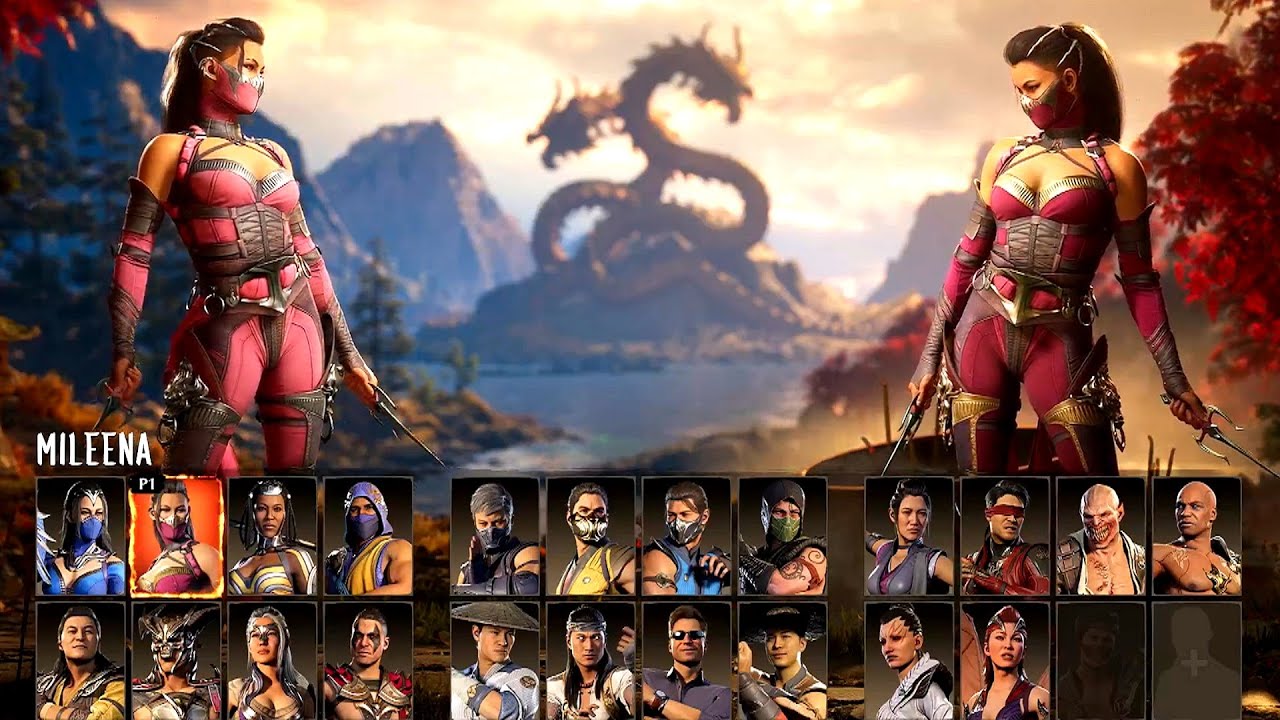Viewport: 1280px width, 720px height.
Task: Choose Kung Lao in the black hat
Action: pos(783,660)
